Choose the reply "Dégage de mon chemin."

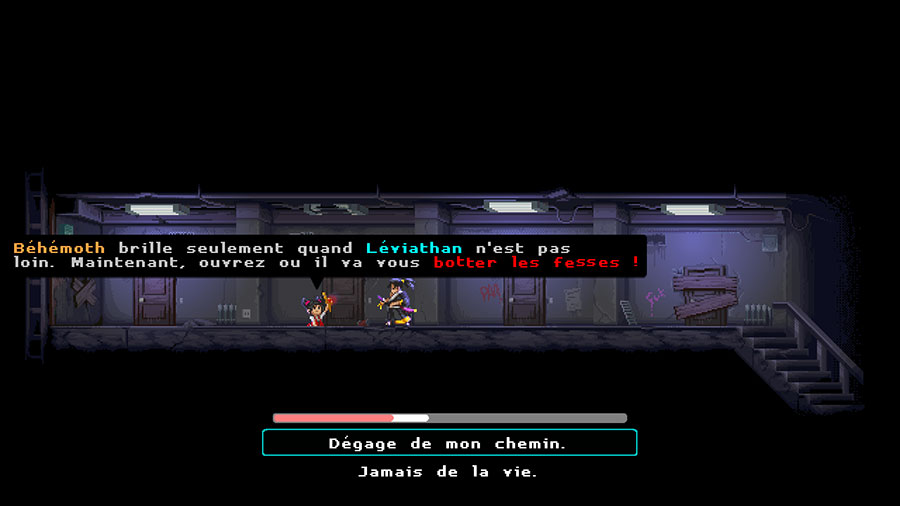click(x=449, y=443)
